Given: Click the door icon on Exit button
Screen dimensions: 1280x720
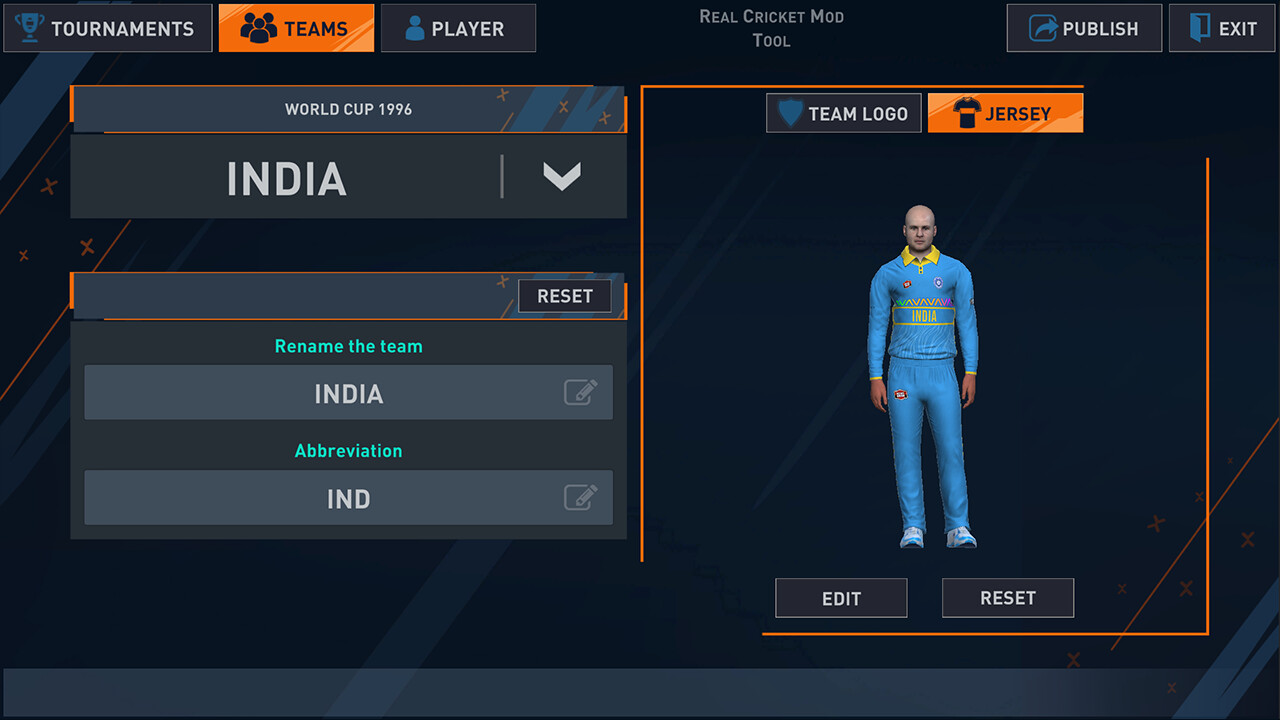Looking at the screenshot, I should tap(1199, 28).
